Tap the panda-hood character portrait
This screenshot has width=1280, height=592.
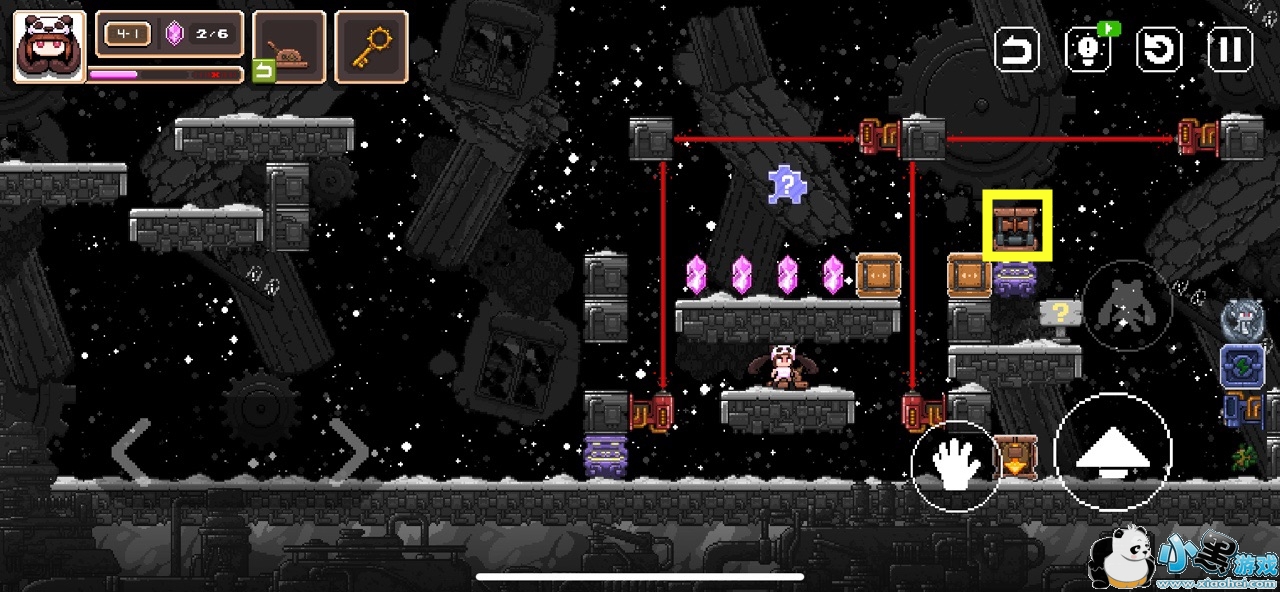pyautogui.click(x=49, y=46)
